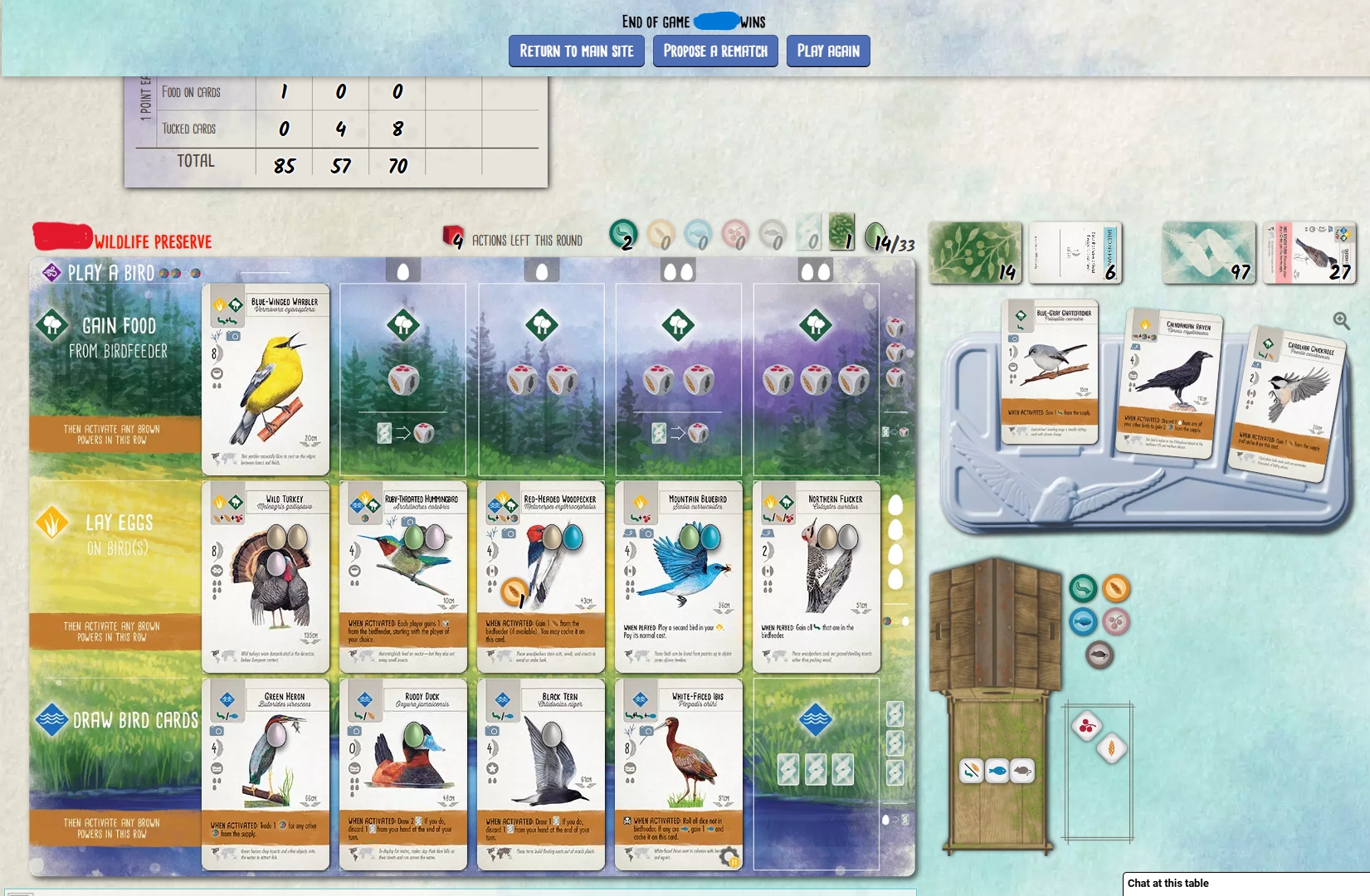Open the chat at this table
The height and width of the screenshot is (896, 1370).
click(x=1245, y=884)
